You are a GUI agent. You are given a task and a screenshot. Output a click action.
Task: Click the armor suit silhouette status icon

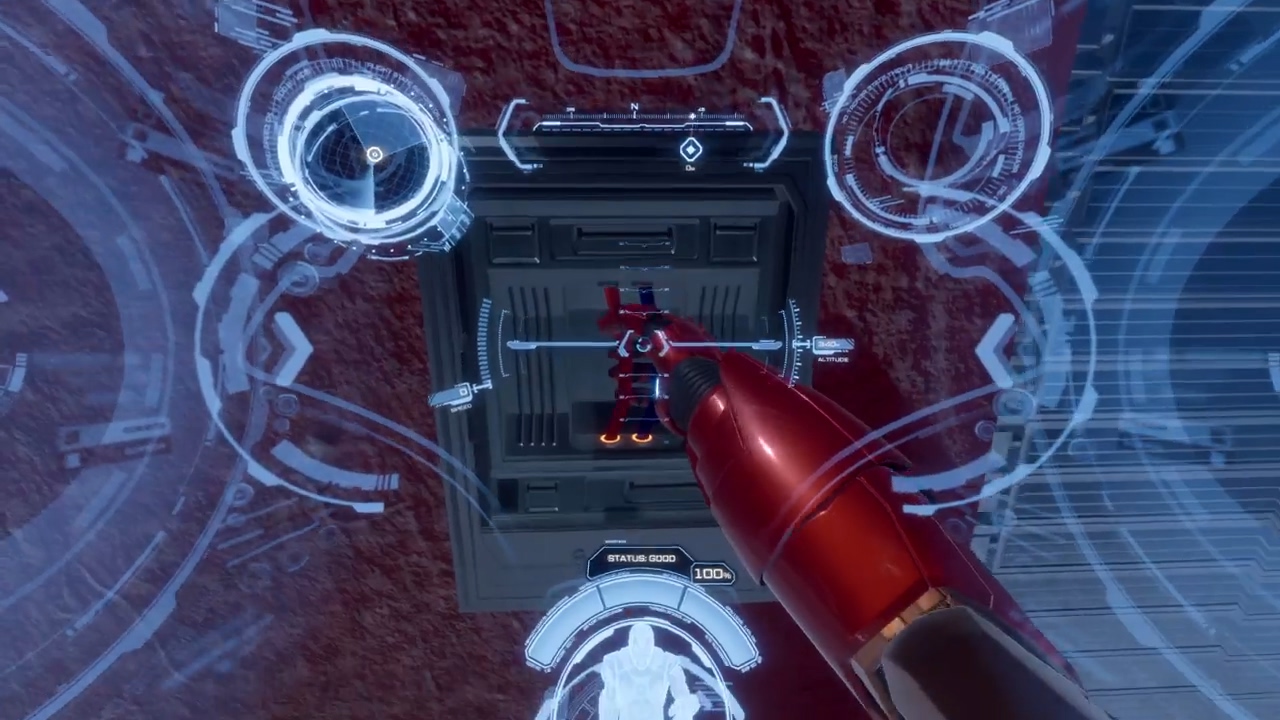pyautogui.click(x=640, y=668)
